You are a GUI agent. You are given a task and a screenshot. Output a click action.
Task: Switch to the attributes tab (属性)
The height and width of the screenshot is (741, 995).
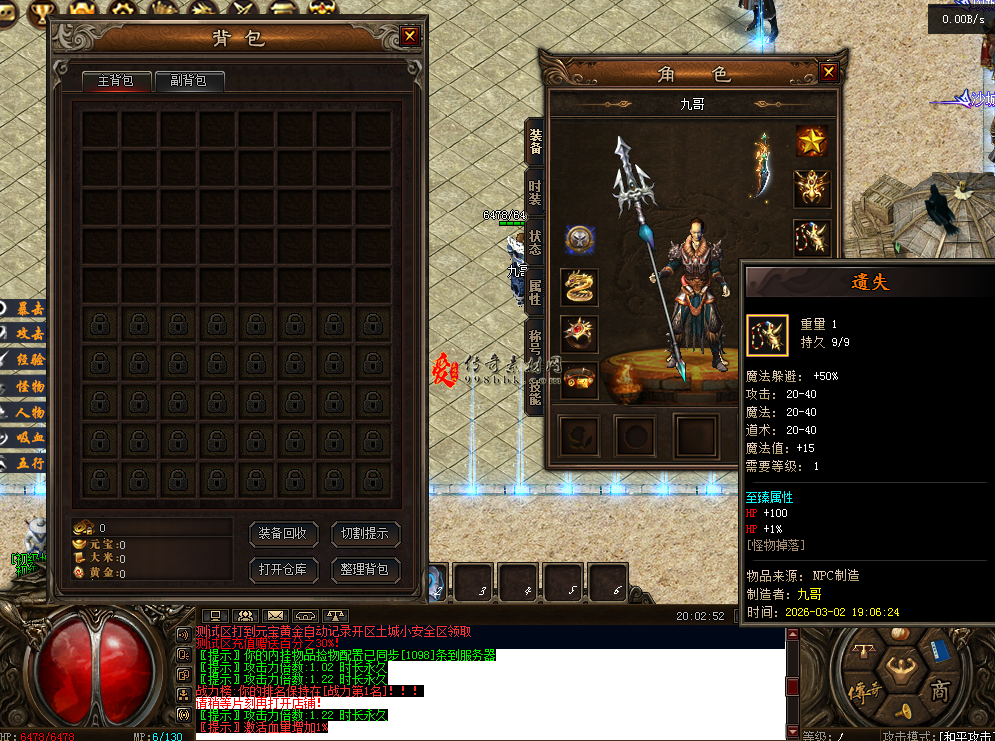coord(535,292)
